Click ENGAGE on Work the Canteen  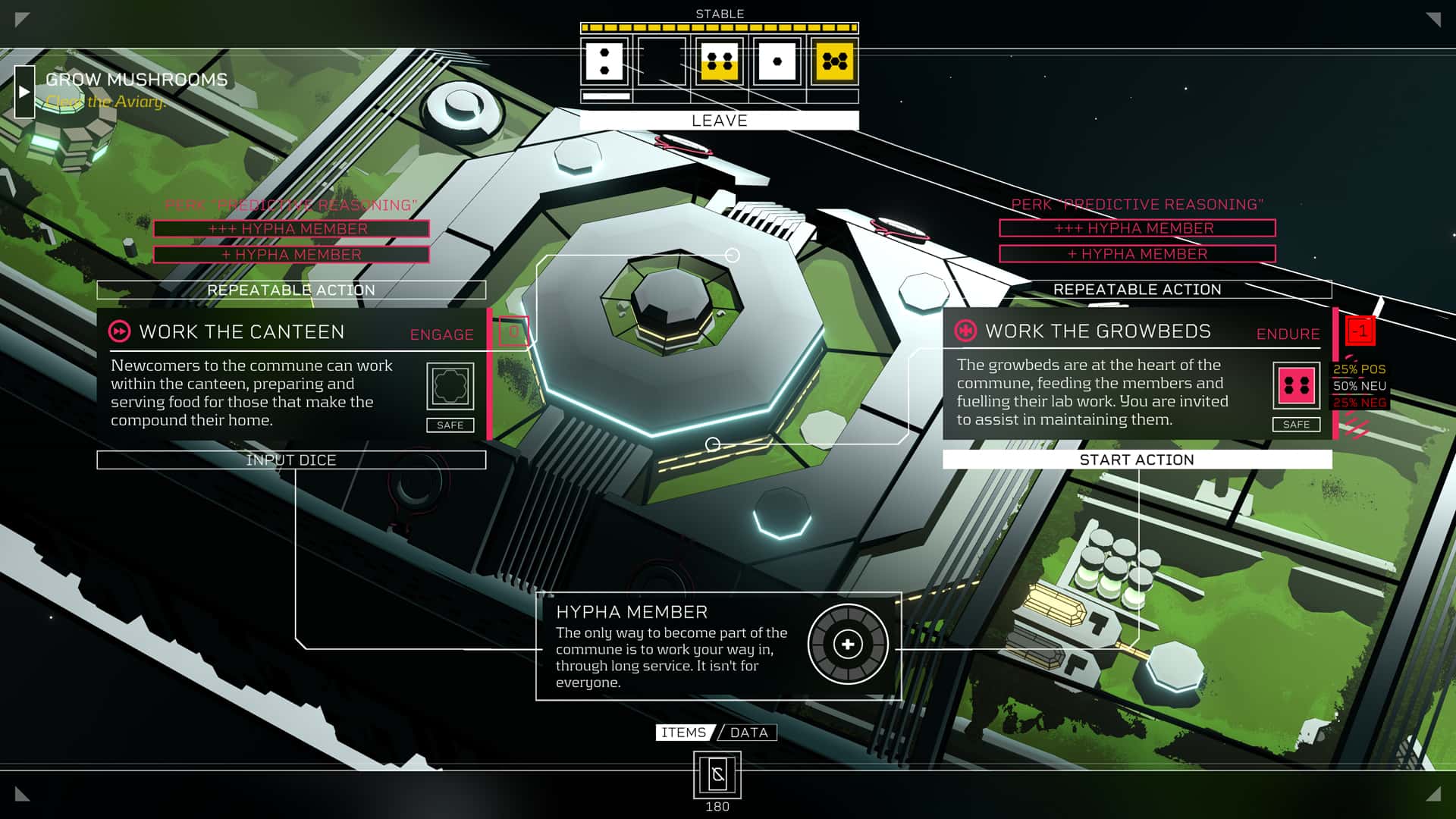tap(441, 334)
